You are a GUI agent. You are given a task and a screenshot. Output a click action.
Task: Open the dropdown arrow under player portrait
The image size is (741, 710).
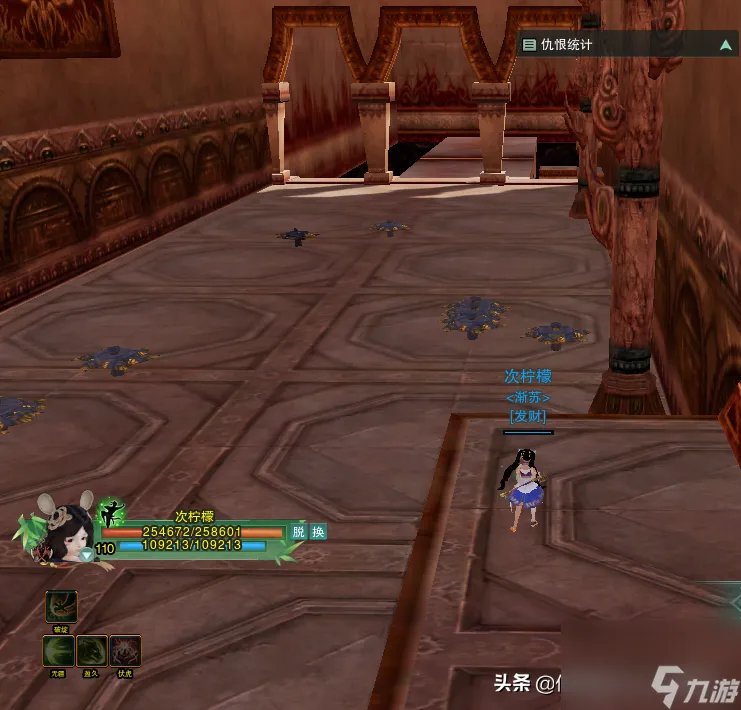(87, 553)
